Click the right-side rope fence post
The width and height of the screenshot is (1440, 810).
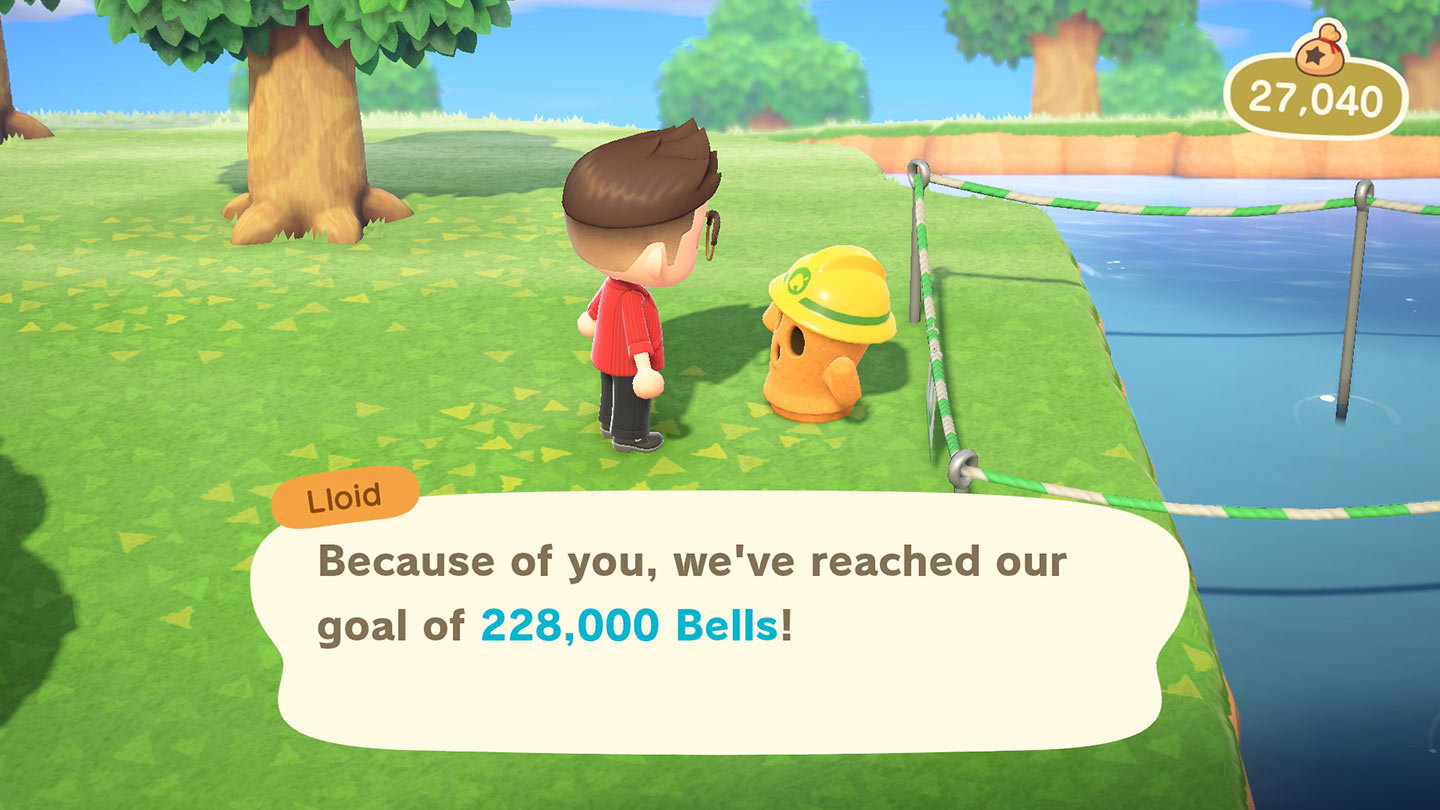click(1362, 250)
